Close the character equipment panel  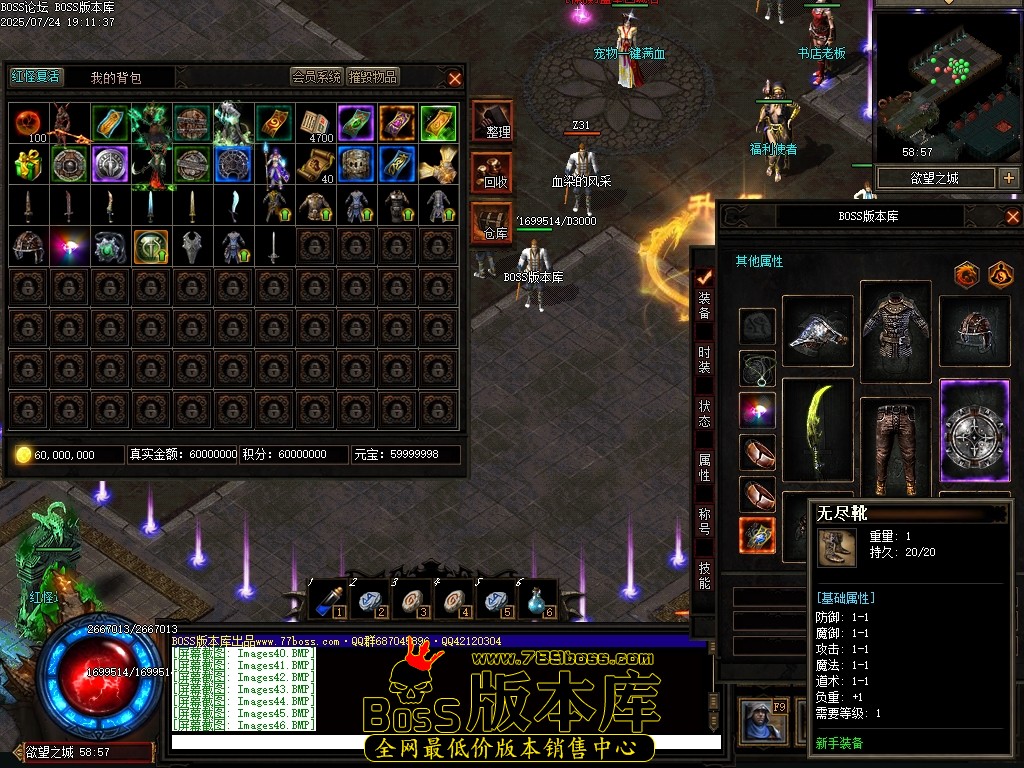pos(1012,216)
